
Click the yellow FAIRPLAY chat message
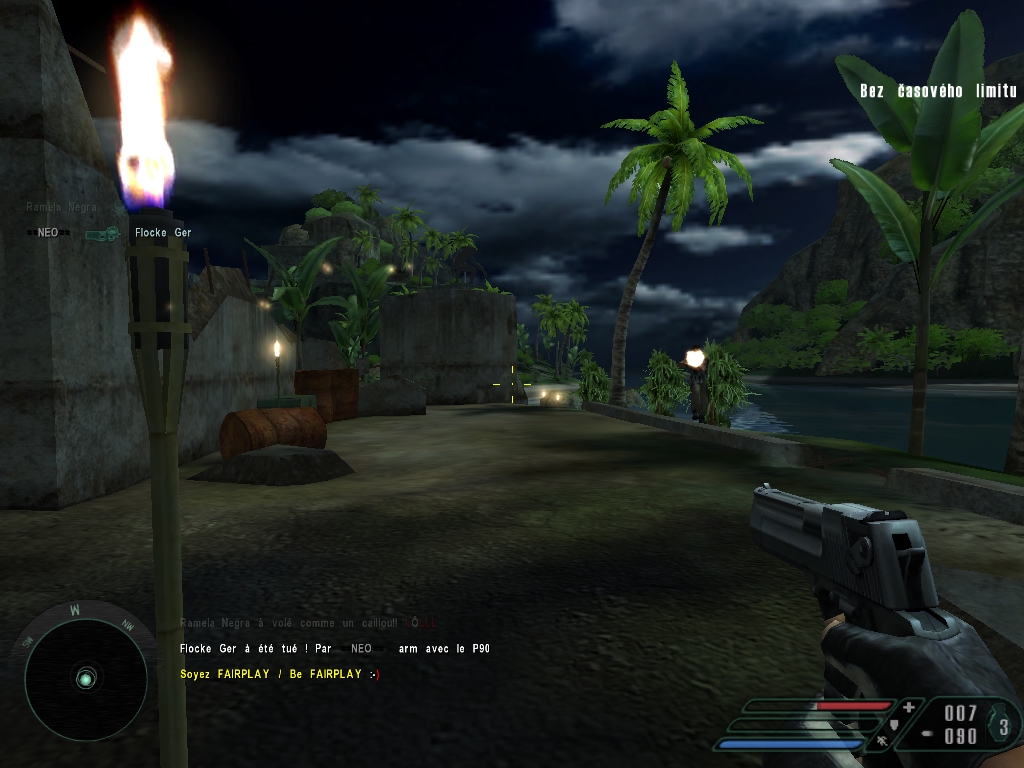pyautogui.click(x=280, y=674)
